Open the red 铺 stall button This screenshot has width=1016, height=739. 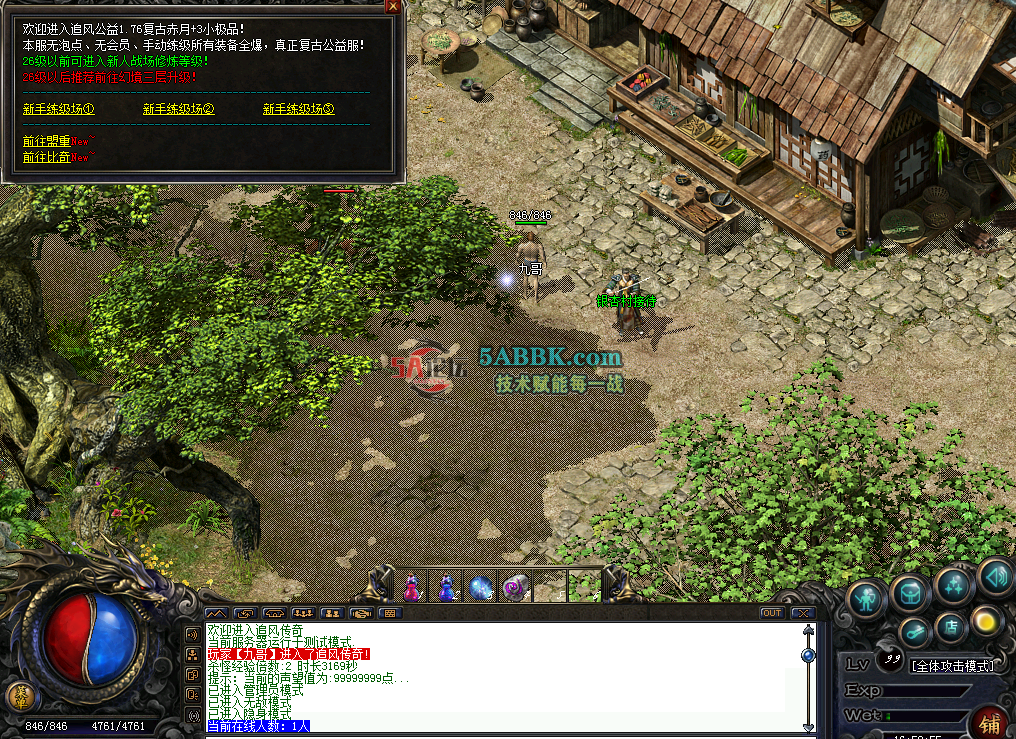pyautogui.click(x=991, y=722)
